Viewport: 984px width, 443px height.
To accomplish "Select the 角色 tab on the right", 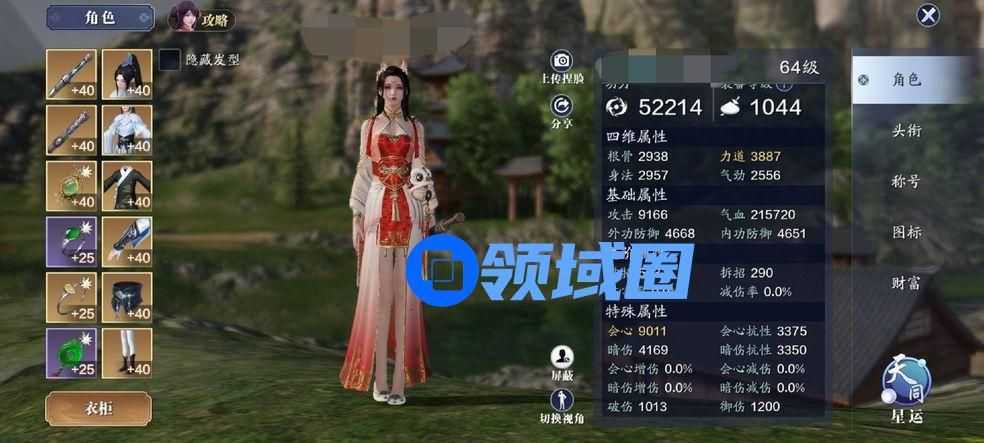I will 907,80.
